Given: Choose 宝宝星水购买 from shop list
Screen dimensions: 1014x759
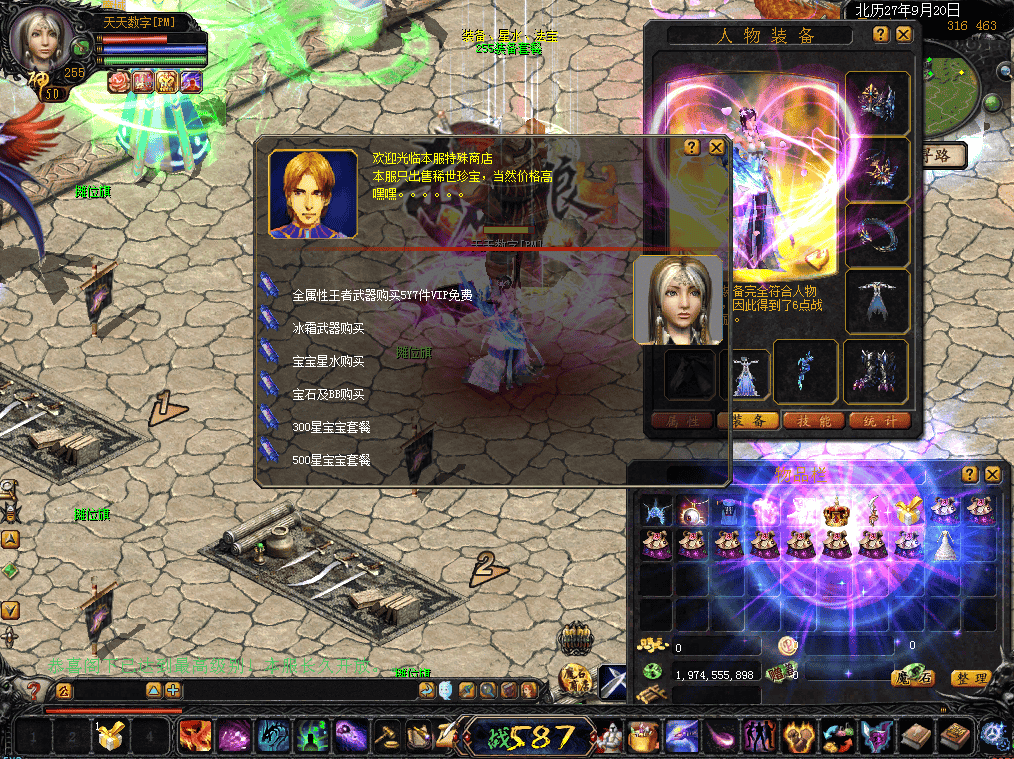Looking at the screenshot, I should [x=328, y=361].
